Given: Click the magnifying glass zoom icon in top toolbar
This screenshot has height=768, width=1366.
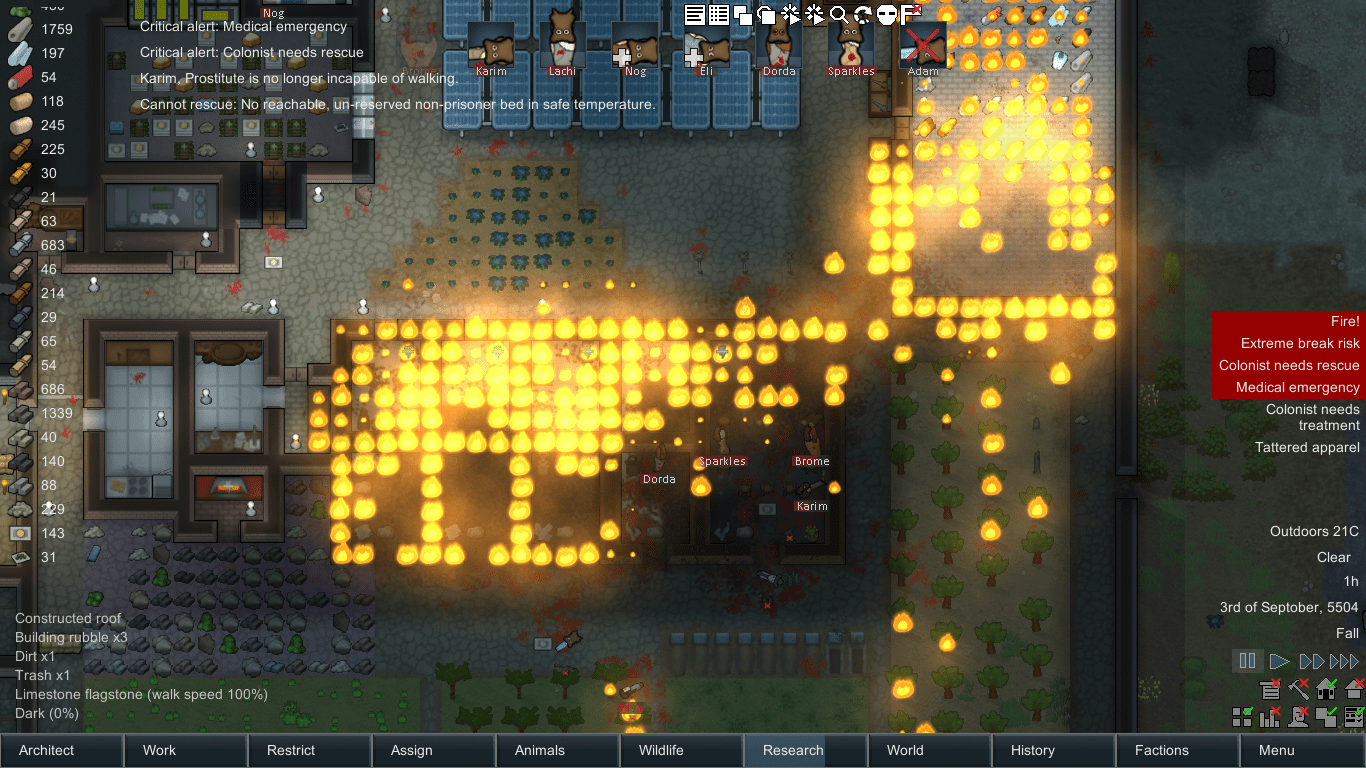Looking at the screenshot, I should click(840, 15).
